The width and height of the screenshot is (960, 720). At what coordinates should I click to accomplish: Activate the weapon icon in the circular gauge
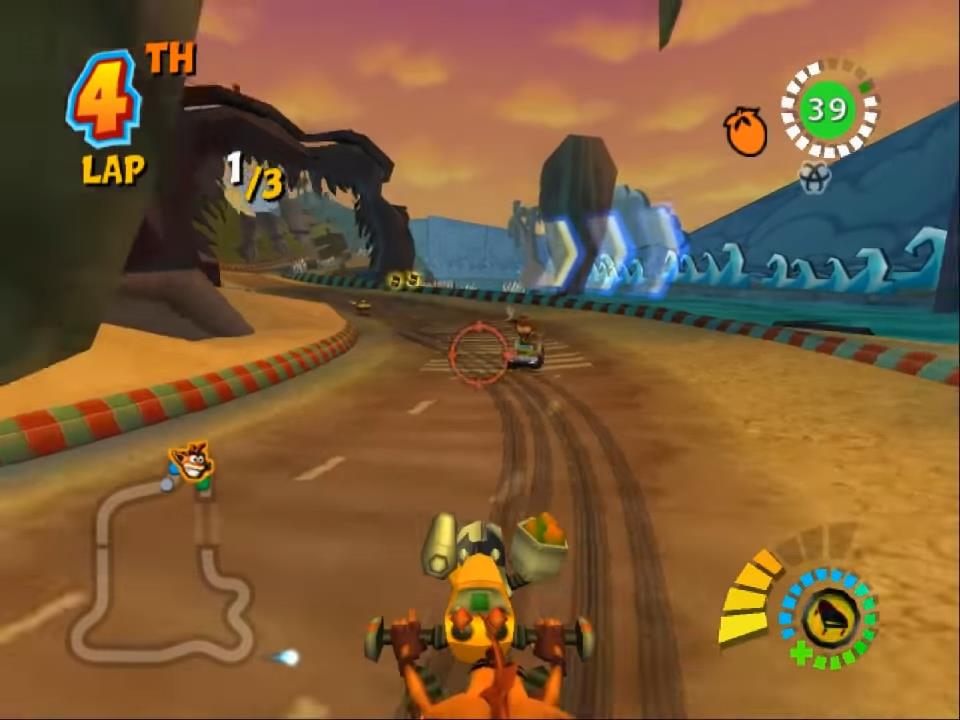coord(829,617)
